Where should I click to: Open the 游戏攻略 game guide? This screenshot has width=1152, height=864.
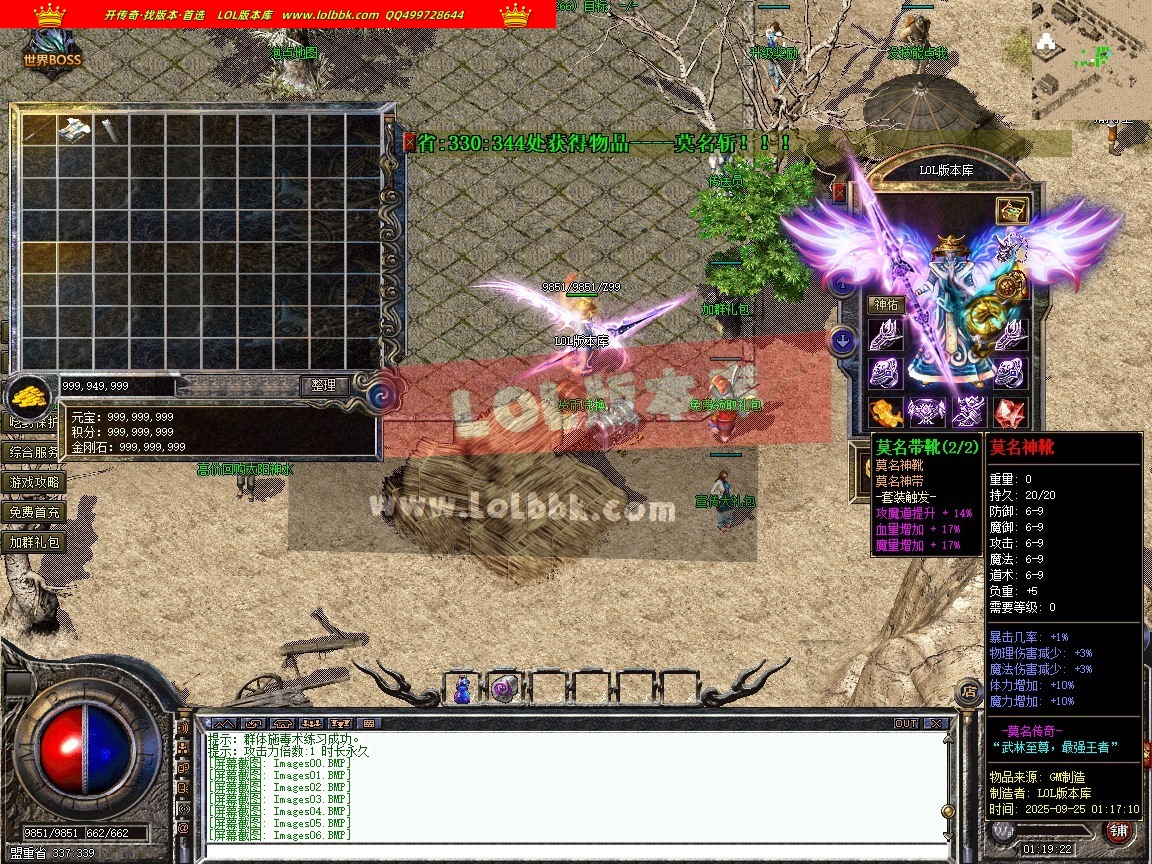coord(35,482)
